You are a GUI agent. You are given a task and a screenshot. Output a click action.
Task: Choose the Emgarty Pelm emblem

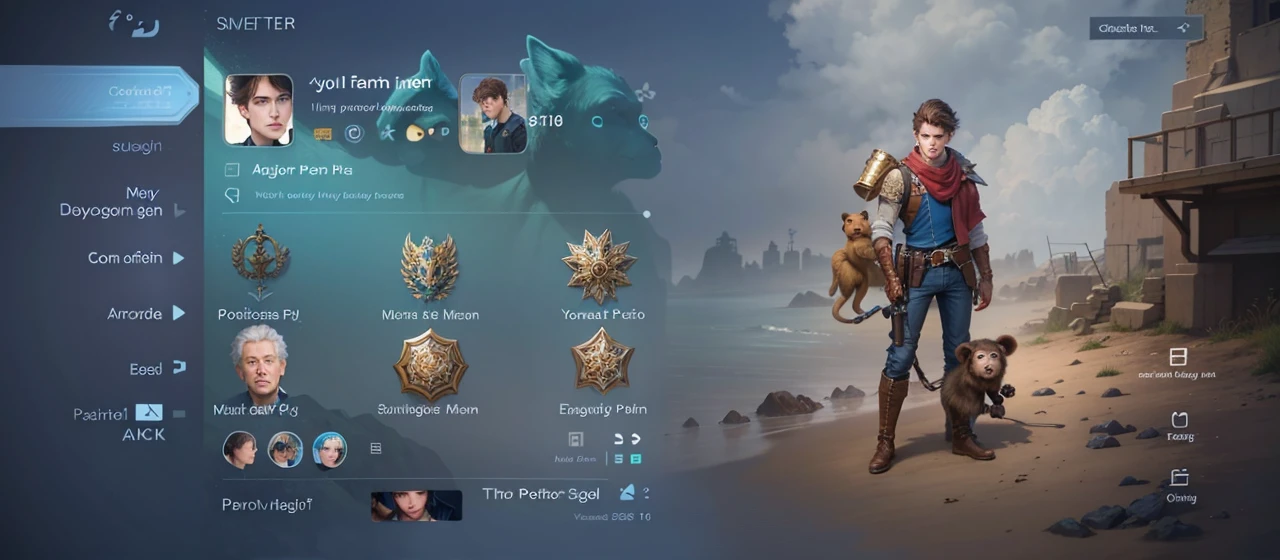602,362
